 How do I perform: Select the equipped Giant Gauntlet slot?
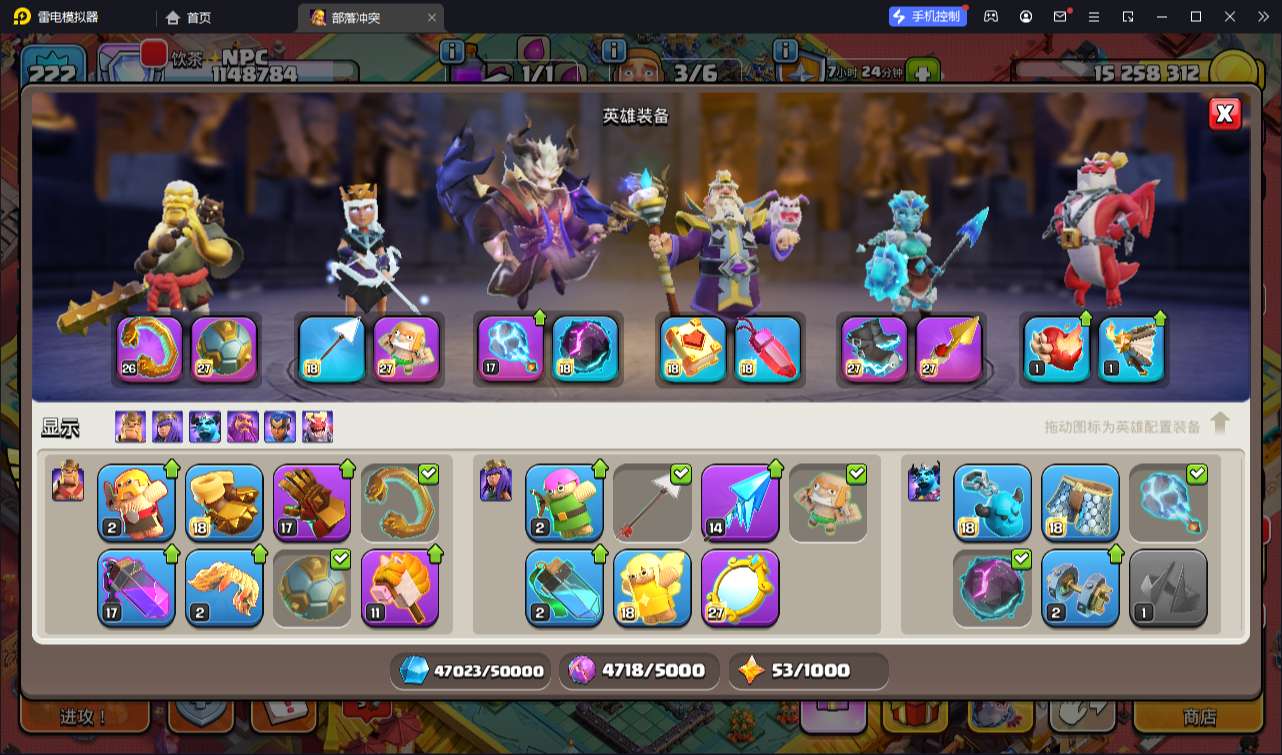(150, 349)
